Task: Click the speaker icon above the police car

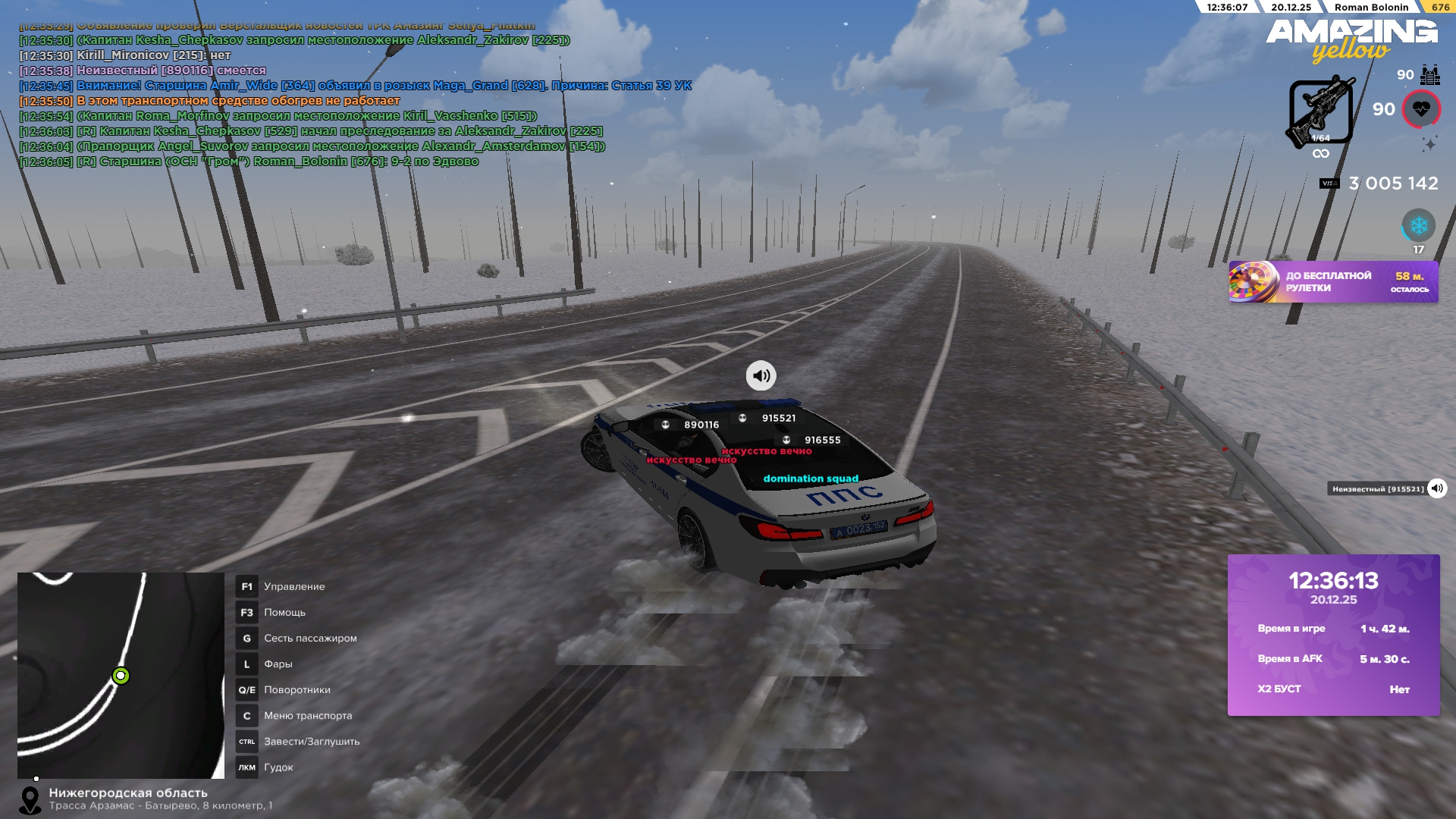Action: click(x=761, y=375)
